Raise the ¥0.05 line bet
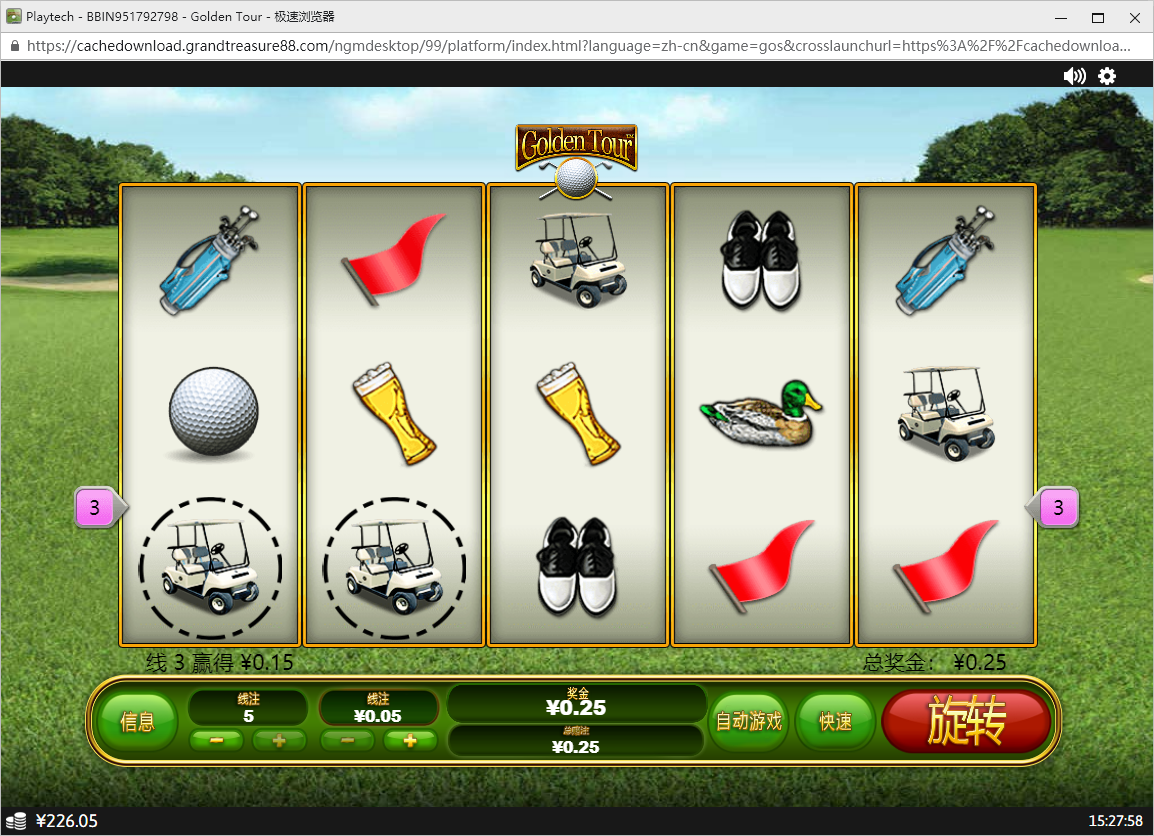The image size is (1154, 836). 410,741
